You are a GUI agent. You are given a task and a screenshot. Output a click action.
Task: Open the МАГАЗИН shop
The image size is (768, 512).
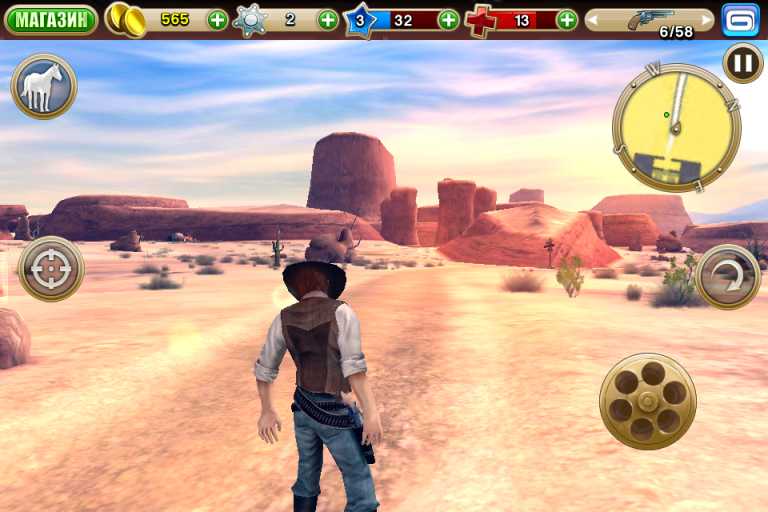pyautogui.click(x=50, y=19)
